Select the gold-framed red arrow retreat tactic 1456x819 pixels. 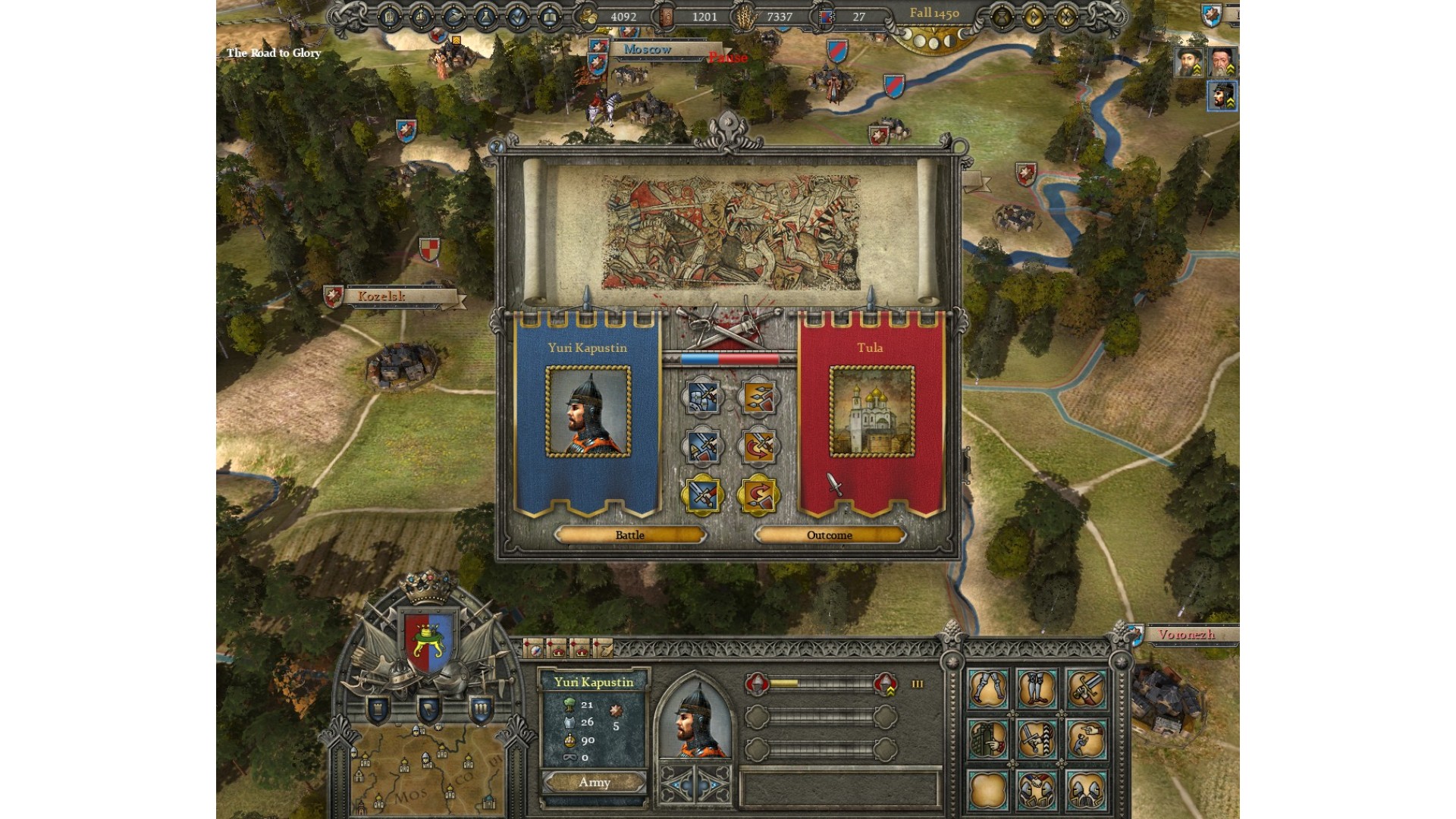pyautogui.click(x=758, y=495)
